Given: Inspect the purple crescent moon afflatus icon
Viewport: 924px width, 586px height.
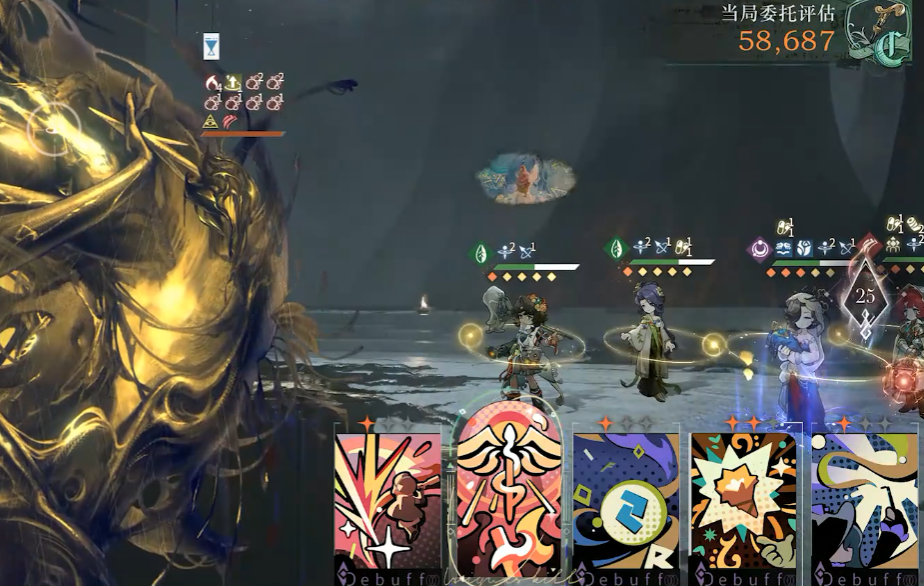Looking at the screenshot, I should click(760, 250).
